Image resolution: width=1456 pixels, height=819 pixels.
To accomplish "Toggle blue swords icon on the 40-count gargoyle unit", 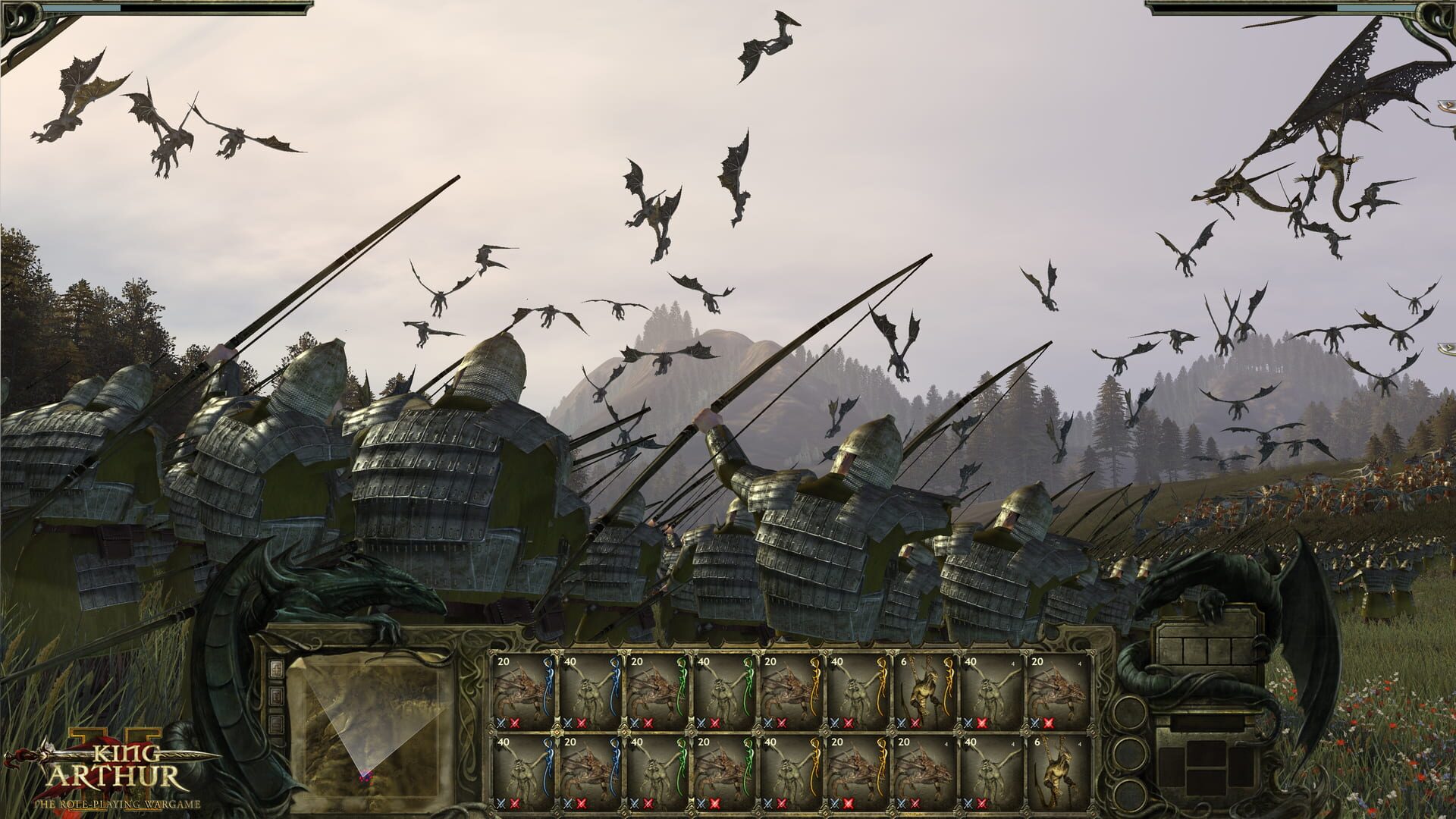I will (567, 721).
